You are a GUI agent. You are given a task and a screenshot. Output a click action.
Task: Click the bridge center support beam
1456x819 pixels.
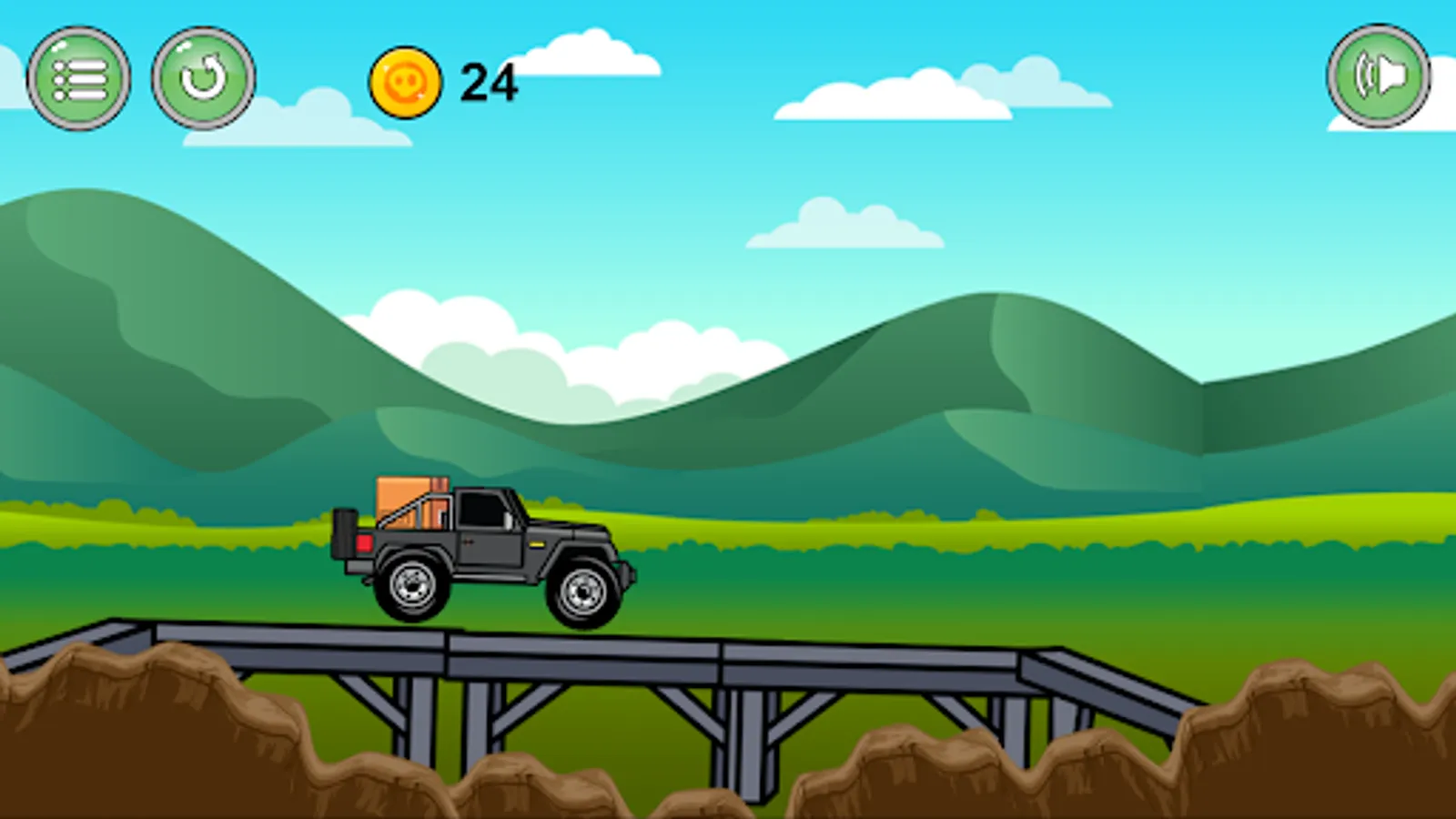click(746, 728)
